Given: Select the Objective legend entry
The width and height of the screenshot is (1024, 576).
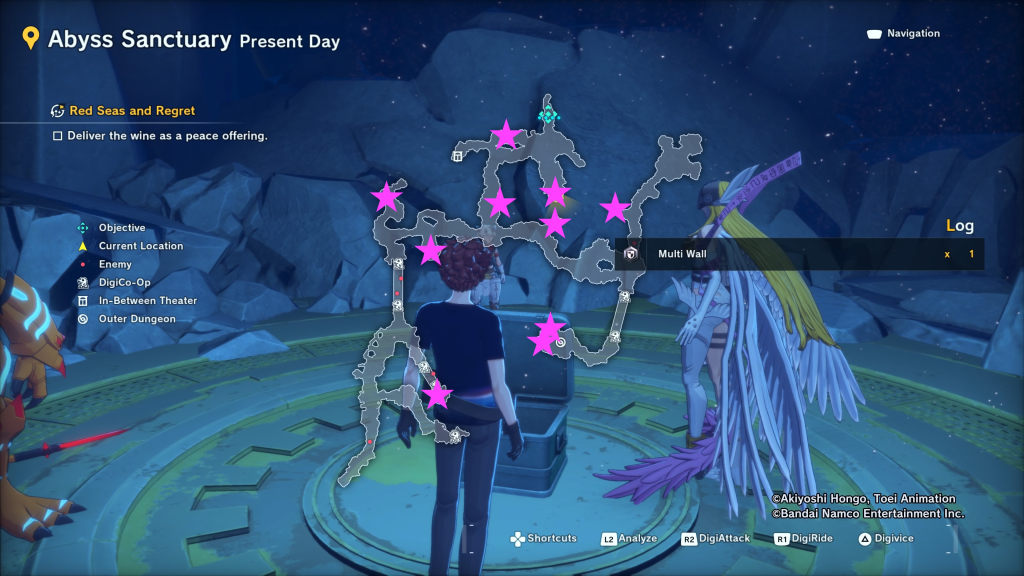Looking at the screenshot, I should point(121,228).
